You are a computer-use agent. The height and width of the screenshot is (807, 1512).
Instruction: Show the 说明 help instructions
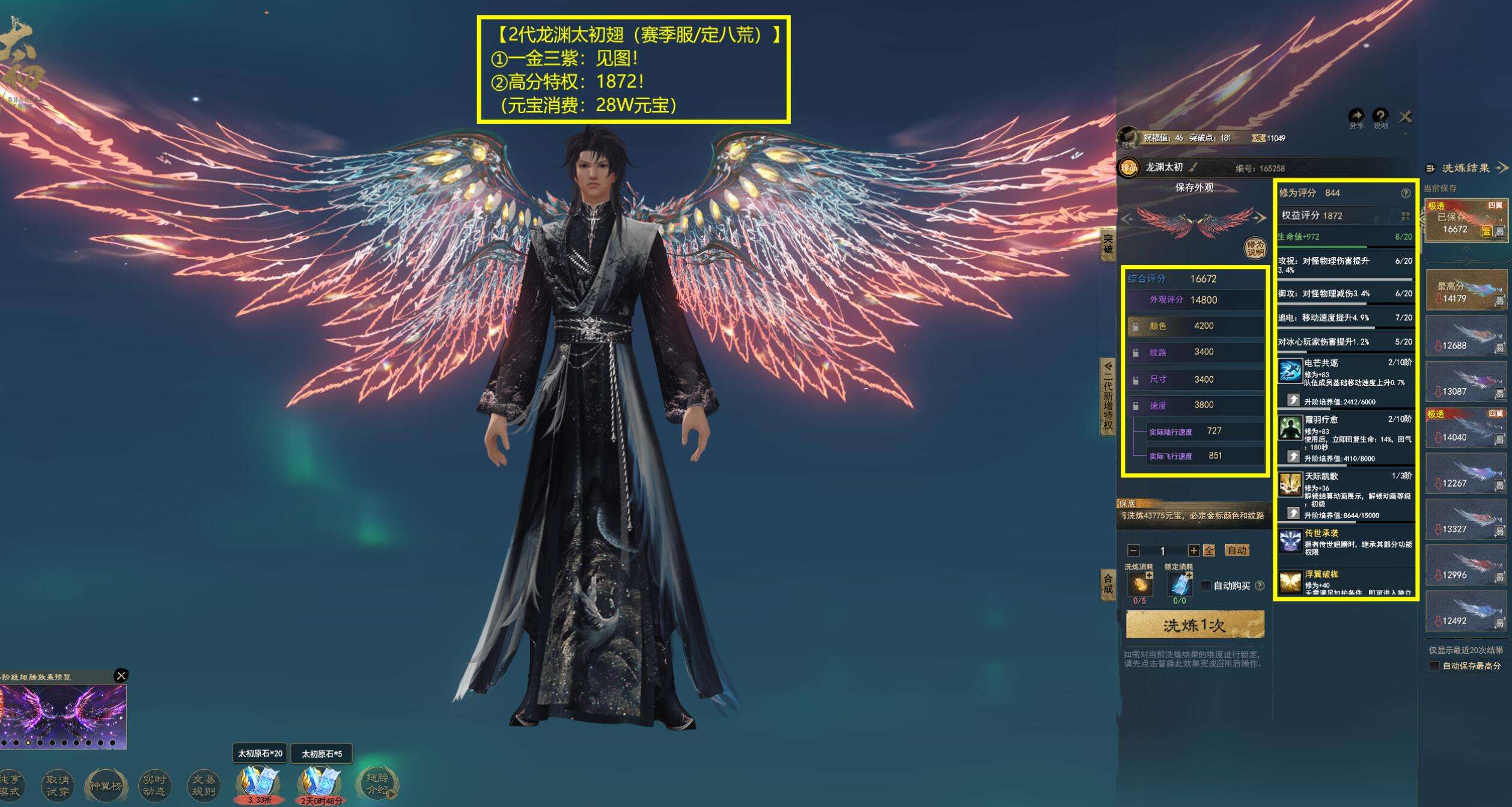coord(1380,117)
